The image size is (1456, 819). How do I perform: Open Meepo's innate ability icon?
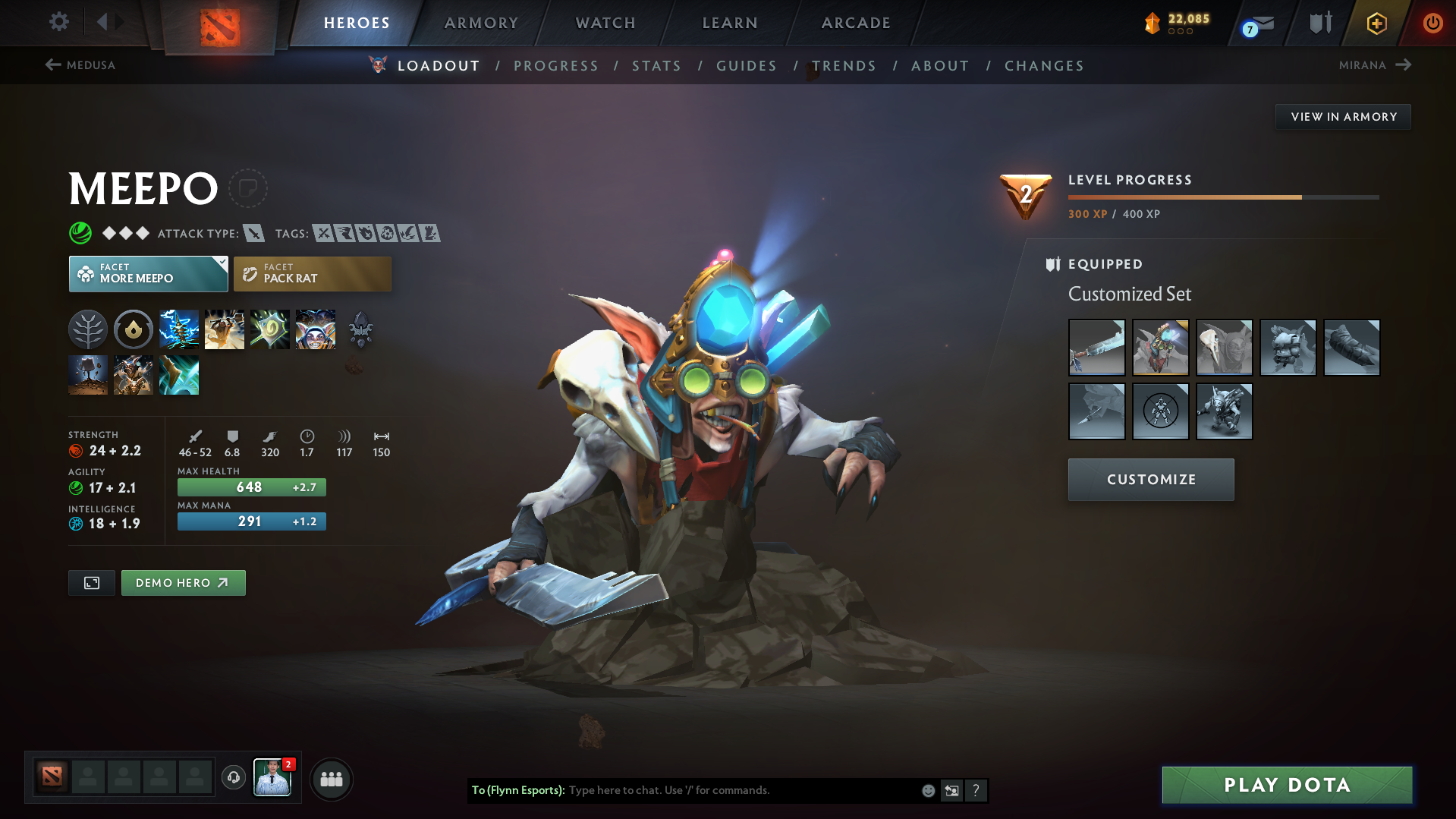tap(134, 329)
